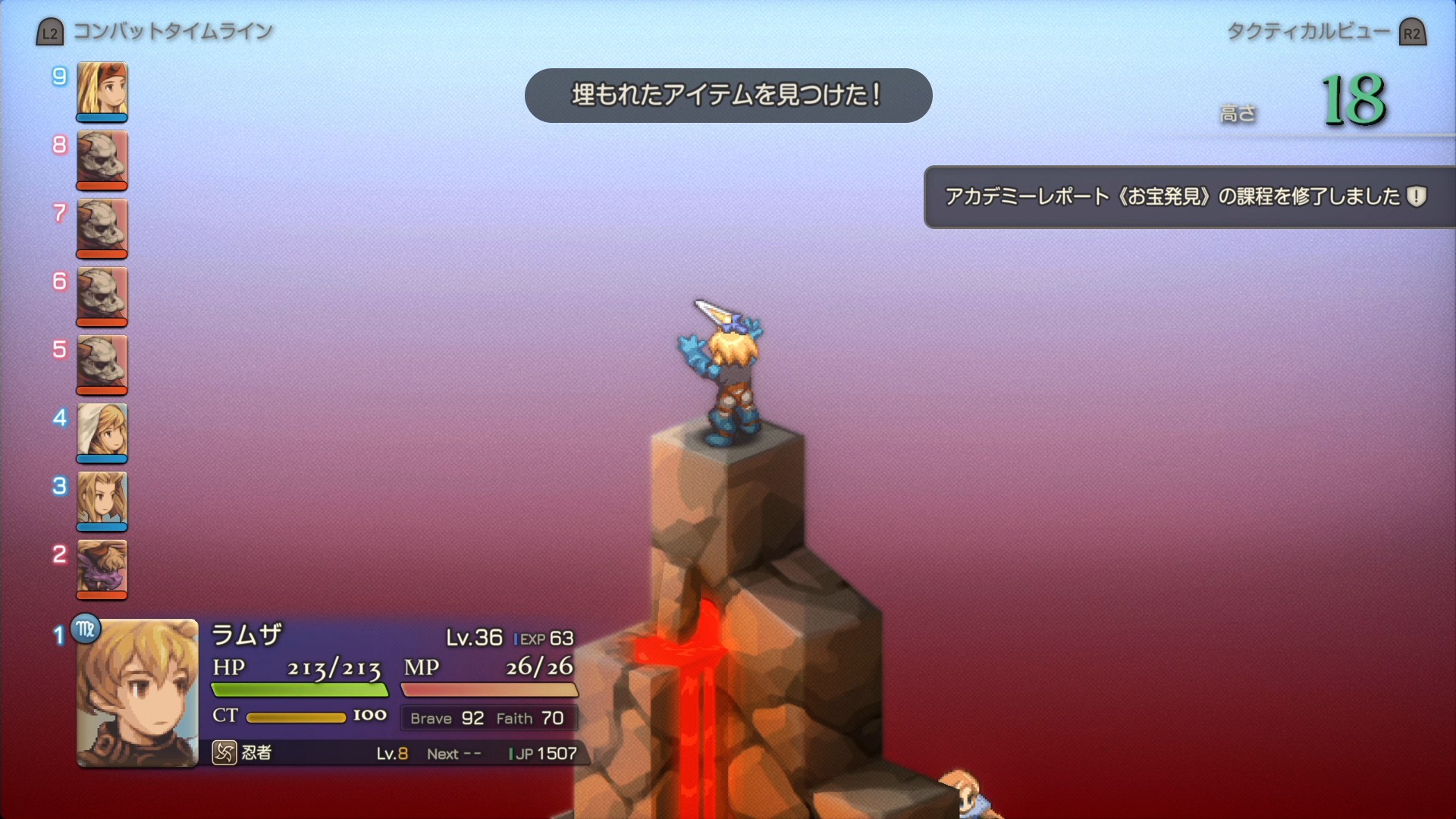Select the turn 2 purple dragon portrait

pos(102,568)
